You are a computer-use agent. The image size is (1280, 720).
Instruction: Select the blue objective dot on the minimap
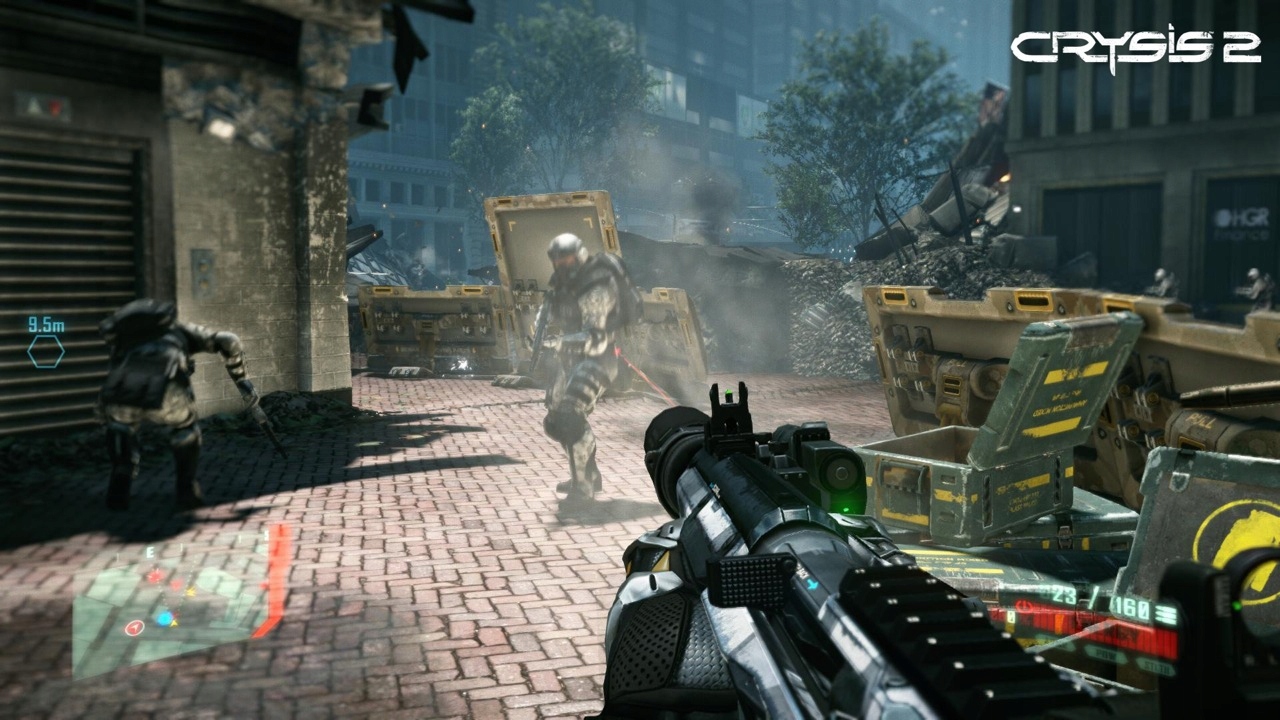pos(163,617)
